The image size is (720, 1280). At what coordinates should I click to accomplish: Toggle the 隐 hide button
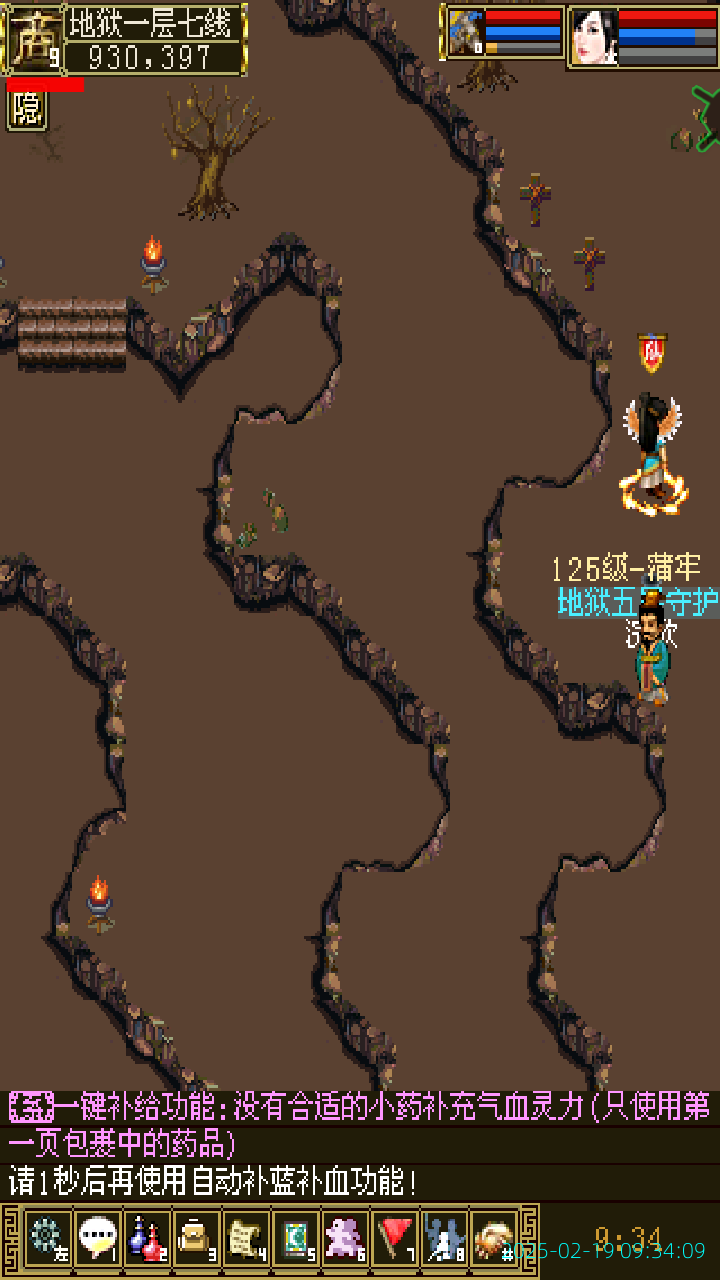[x=27, y=110]
